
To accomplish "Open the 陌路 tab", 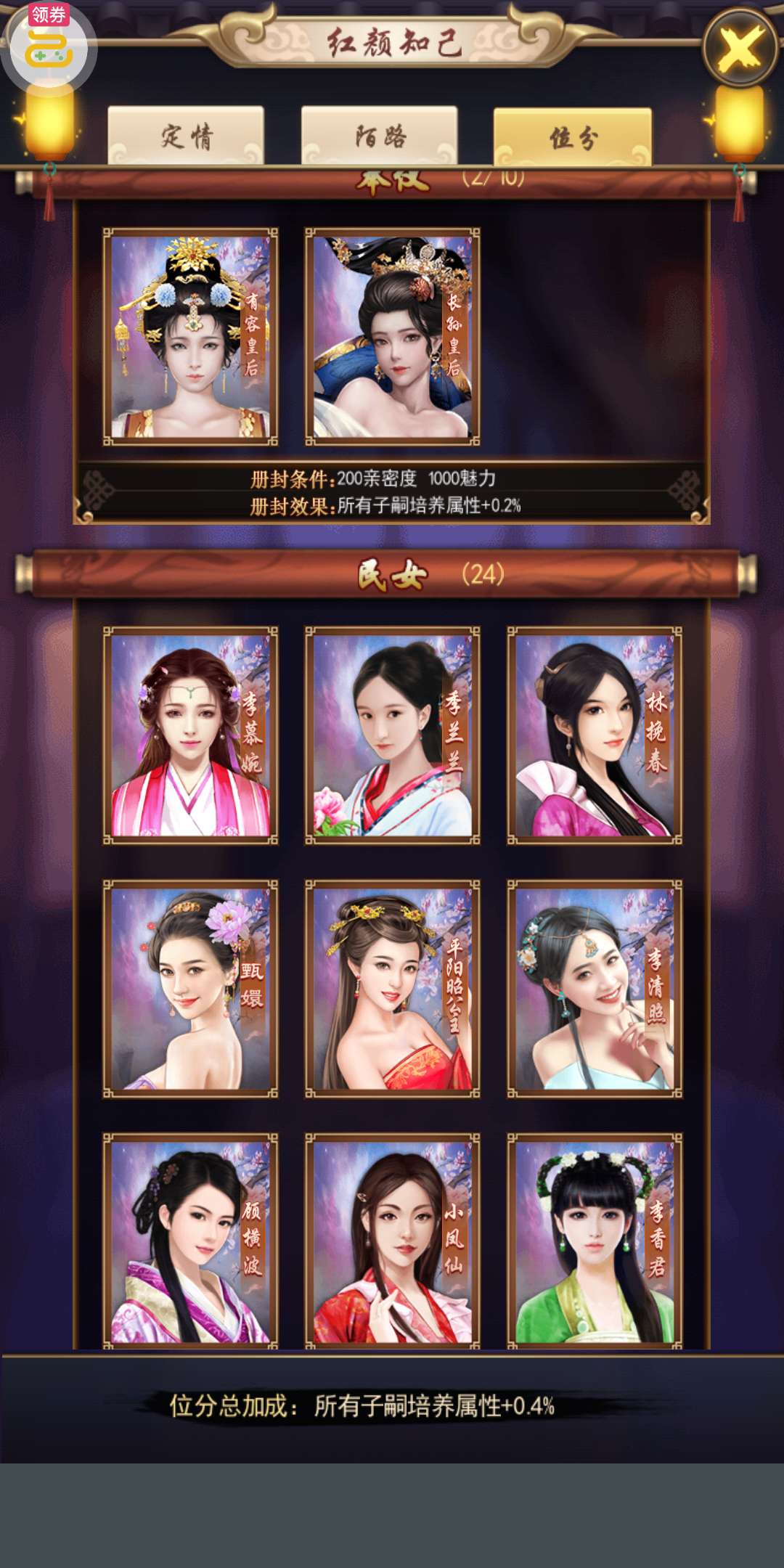I will [379, 136].
